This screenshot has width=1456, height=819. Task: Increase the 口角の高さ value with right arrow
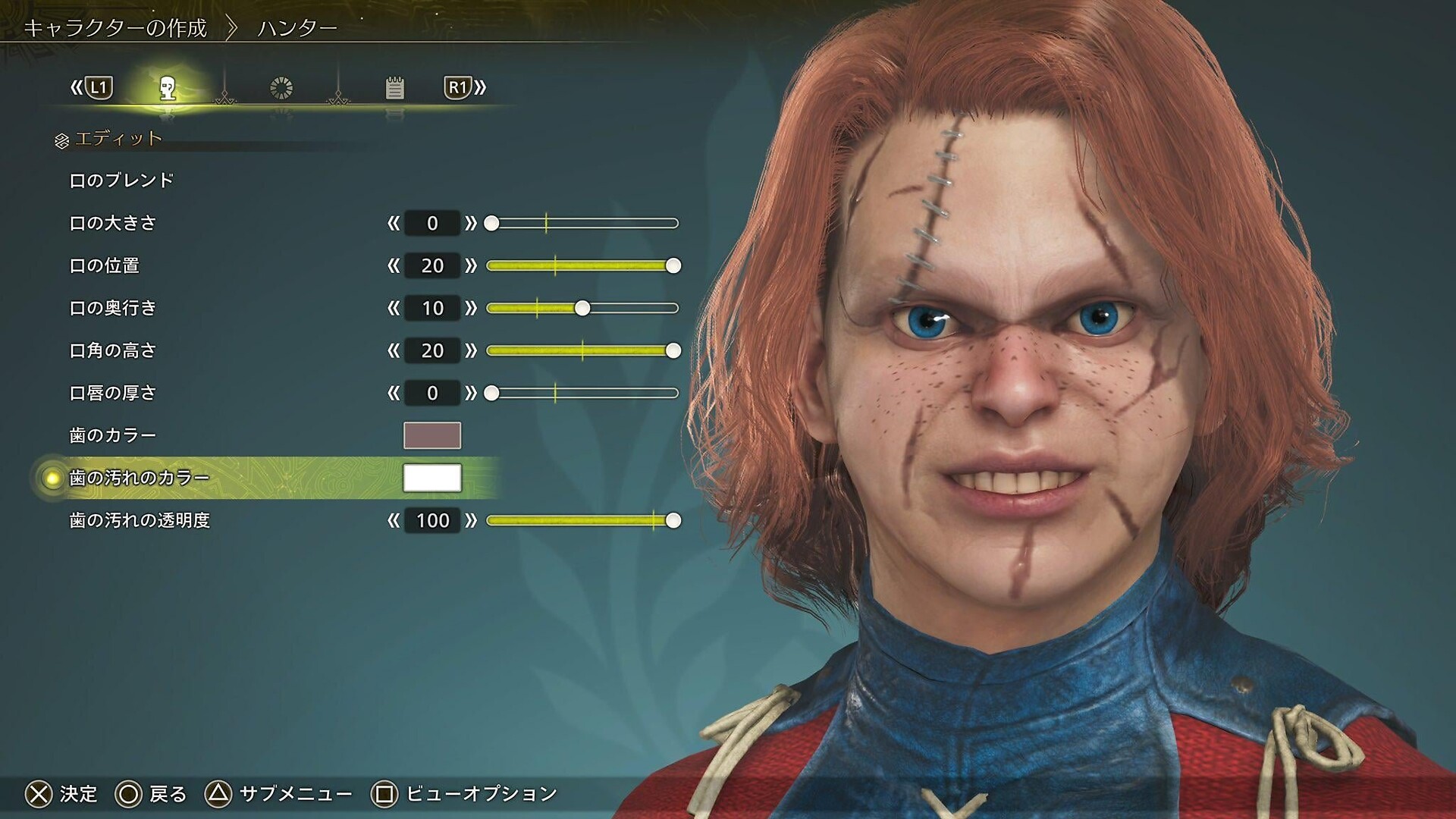tap(472, 350)
